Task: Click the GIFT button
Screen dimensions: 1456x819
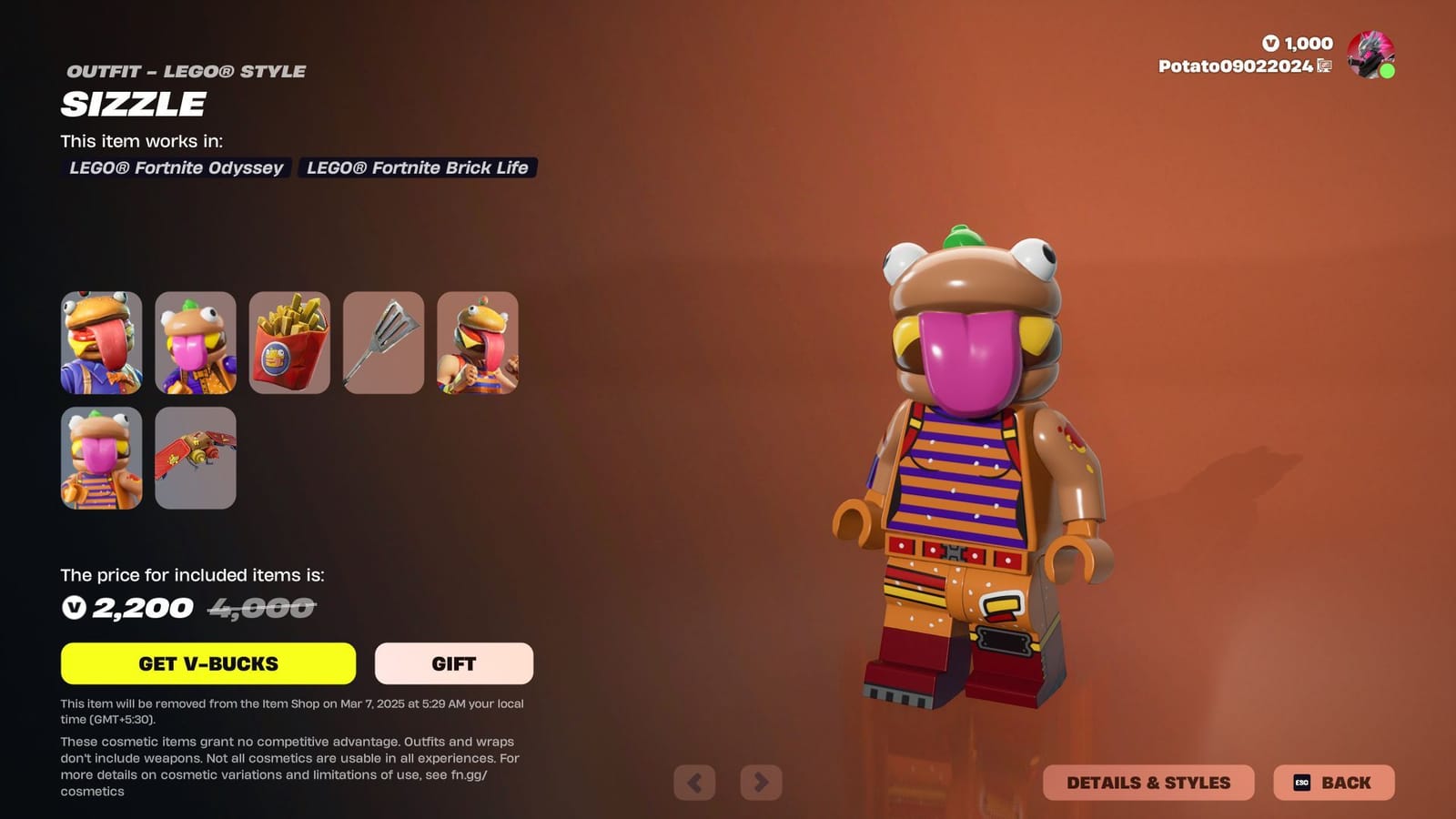Action: point(454,663)
